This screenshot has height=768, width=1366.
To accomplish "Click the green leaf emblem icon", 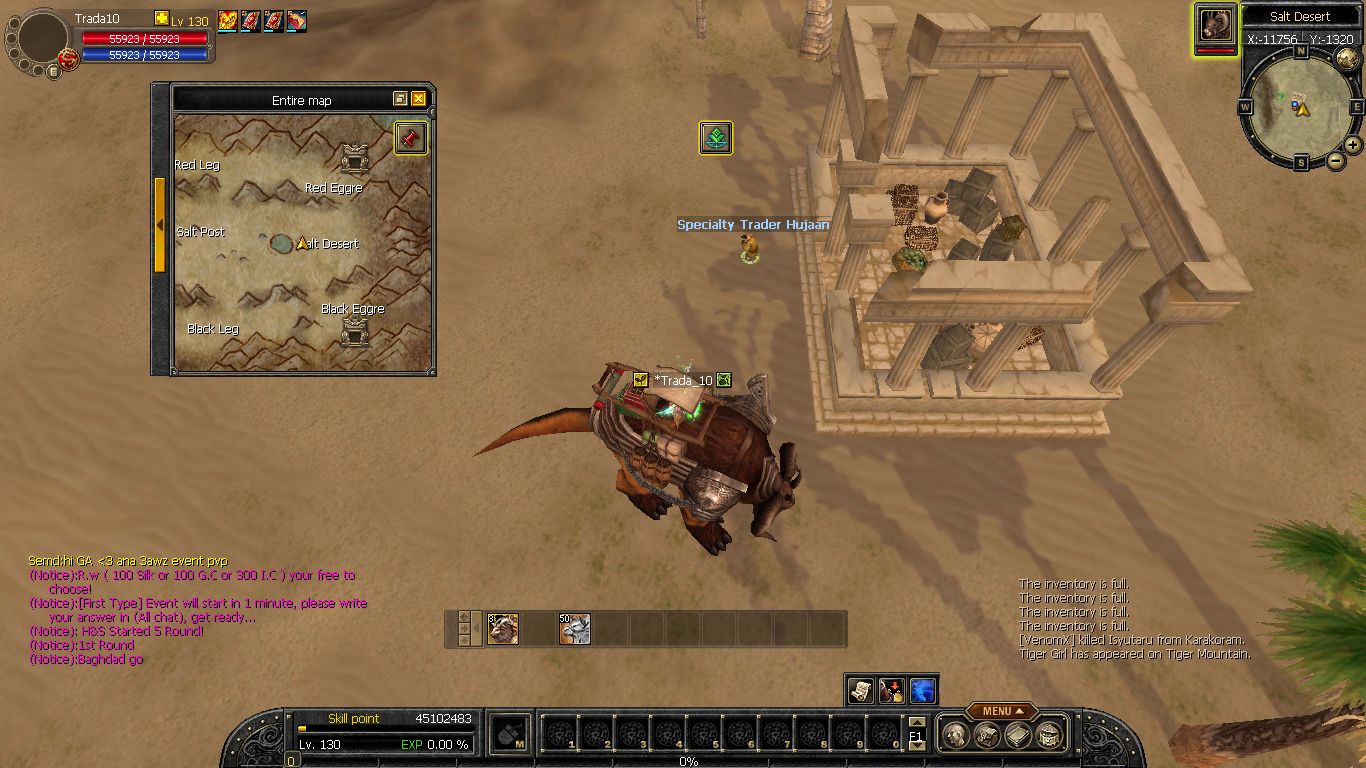I will tap(715, 138).
